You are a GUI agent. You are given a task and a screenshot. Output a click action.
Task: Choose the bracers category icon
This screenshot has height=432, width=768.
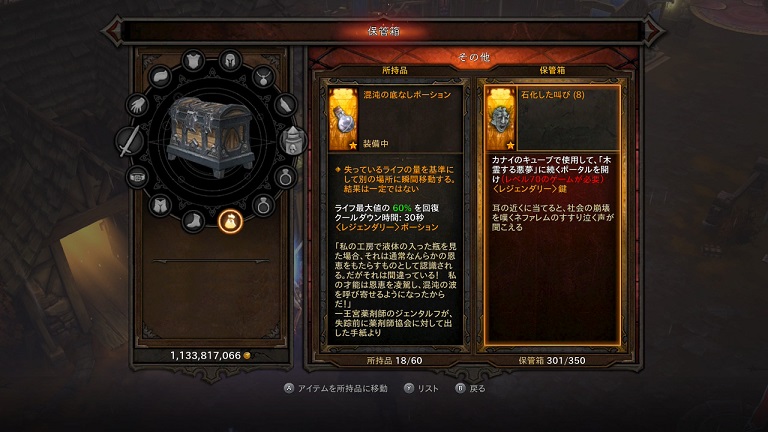point(285,103)
